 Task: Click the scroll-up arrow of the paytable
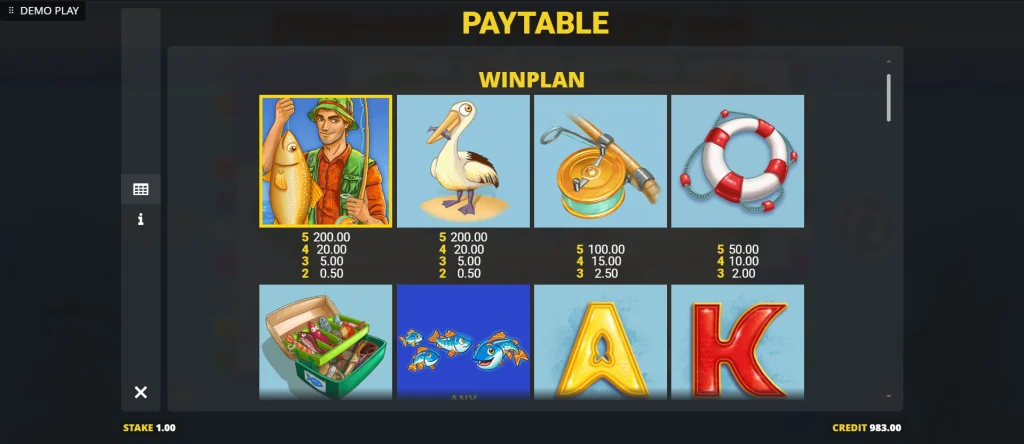coord(889,61)
